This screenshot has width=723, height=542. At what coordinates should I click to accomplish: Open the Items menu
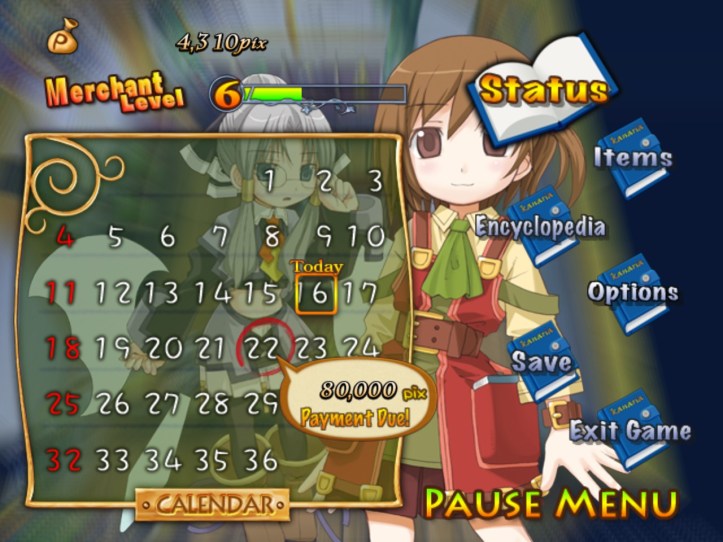tap(633, 157)
